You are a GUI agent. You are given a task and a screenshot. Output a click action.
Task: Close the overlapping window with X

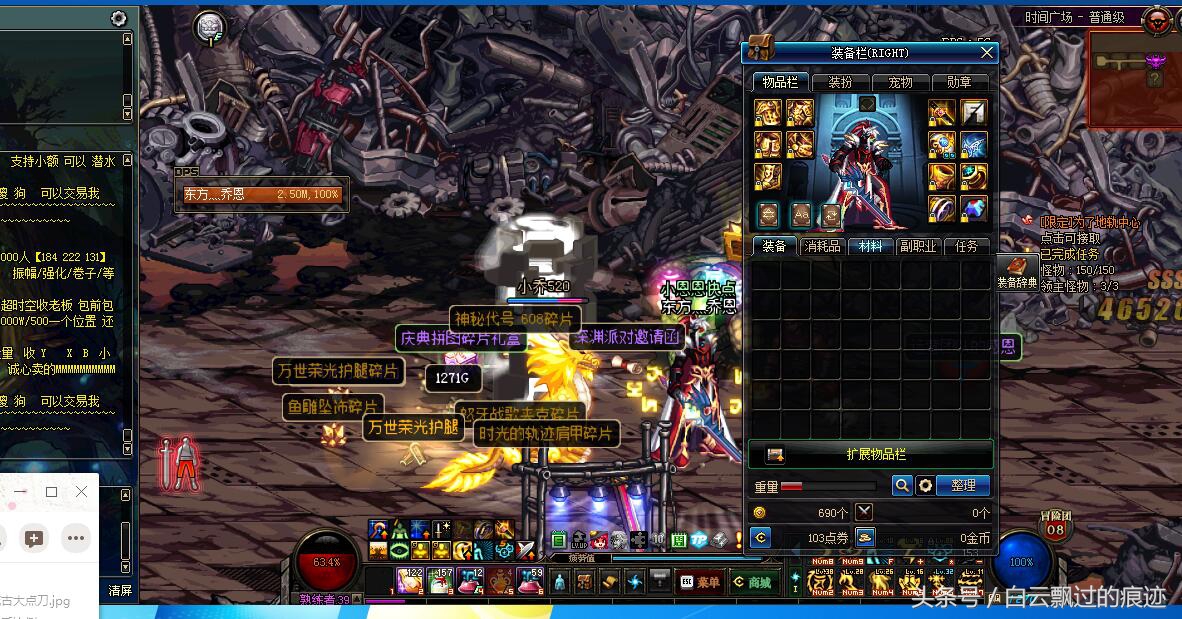coord(82,492)
